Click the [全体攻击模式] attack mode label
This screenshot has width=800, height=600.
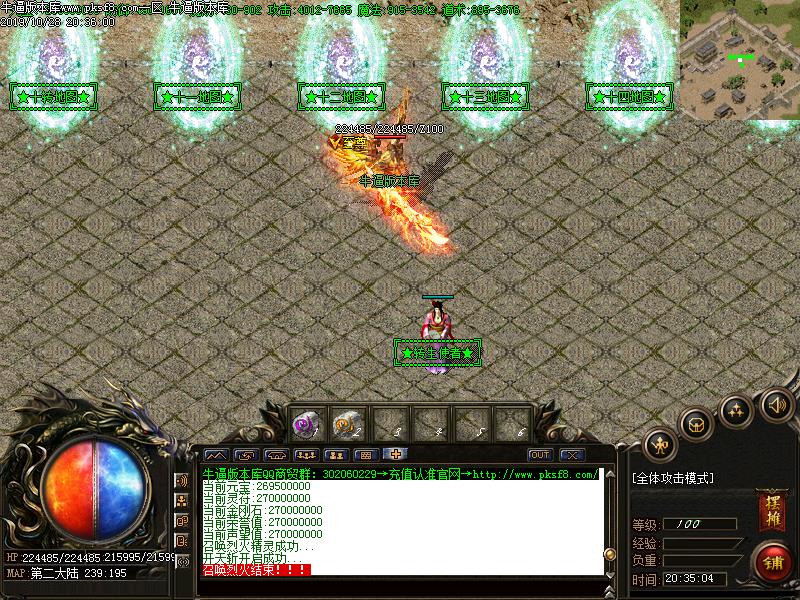tap(673, 479)
